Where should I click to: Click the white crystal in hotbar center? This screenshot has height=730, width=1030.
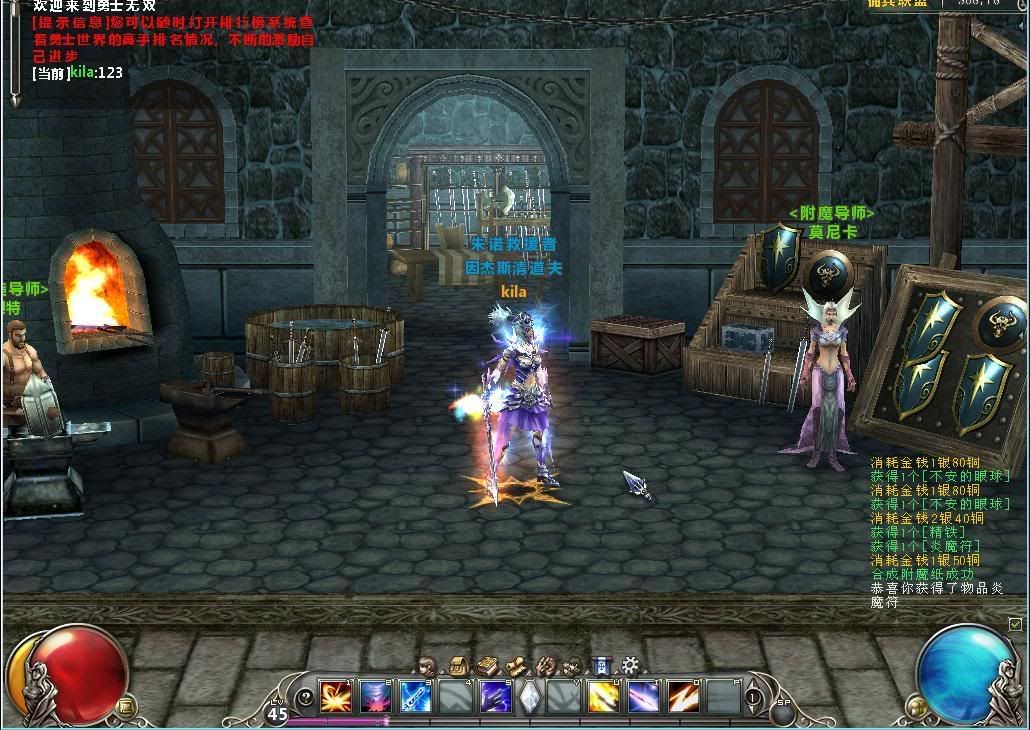coord(530,696)
